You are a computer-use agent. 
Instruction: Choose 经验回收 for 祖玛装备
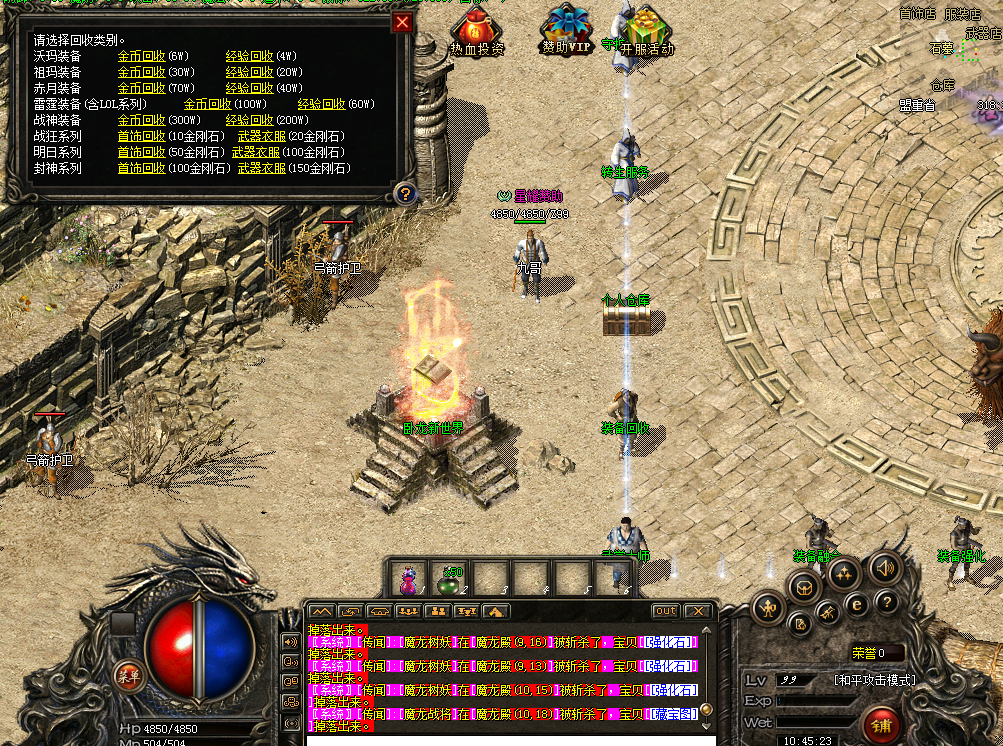click(249, 72)
